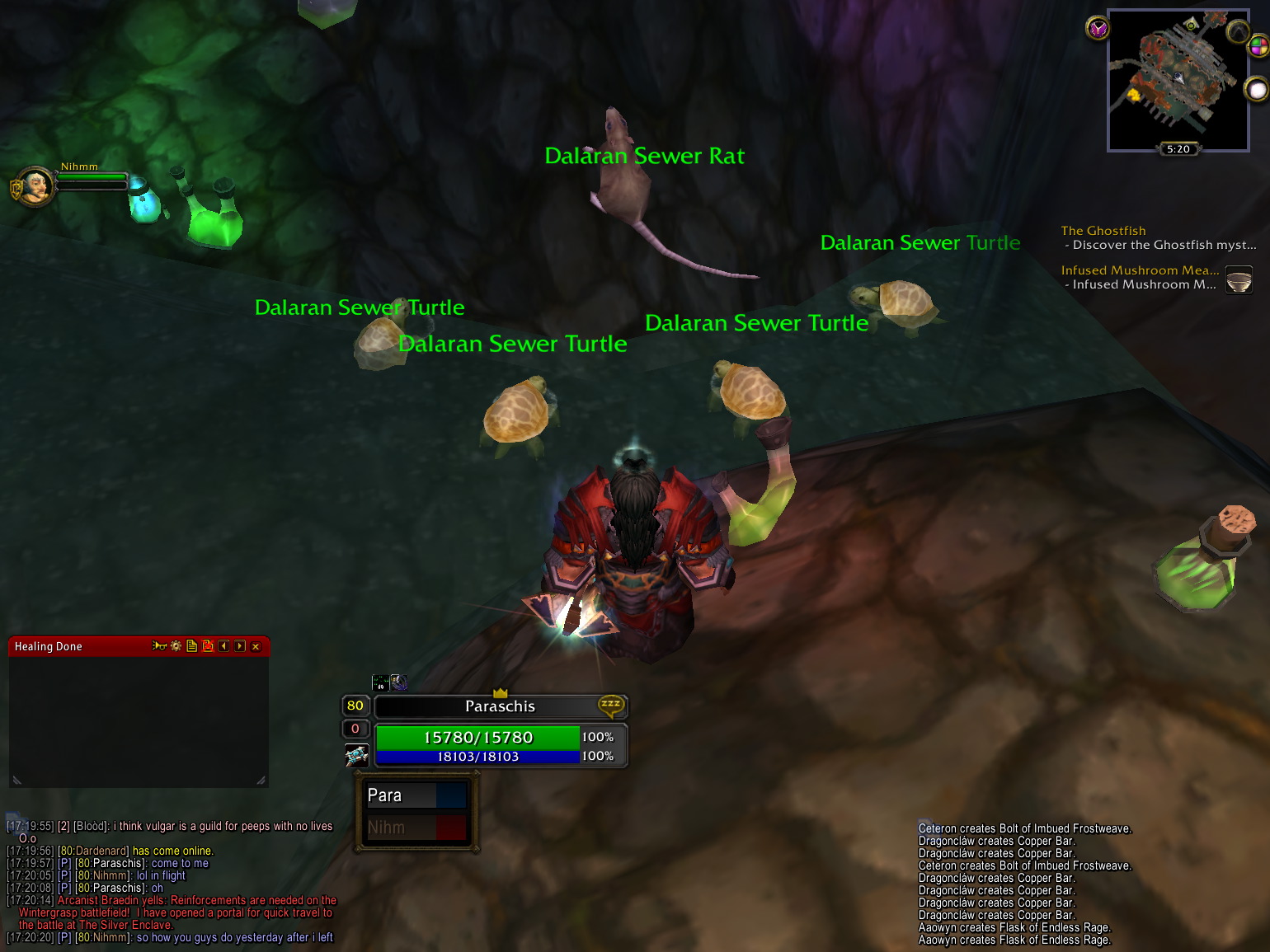Click the horn report icon on Healing Done
The image size is (1270, 952).
click(159, 646)
